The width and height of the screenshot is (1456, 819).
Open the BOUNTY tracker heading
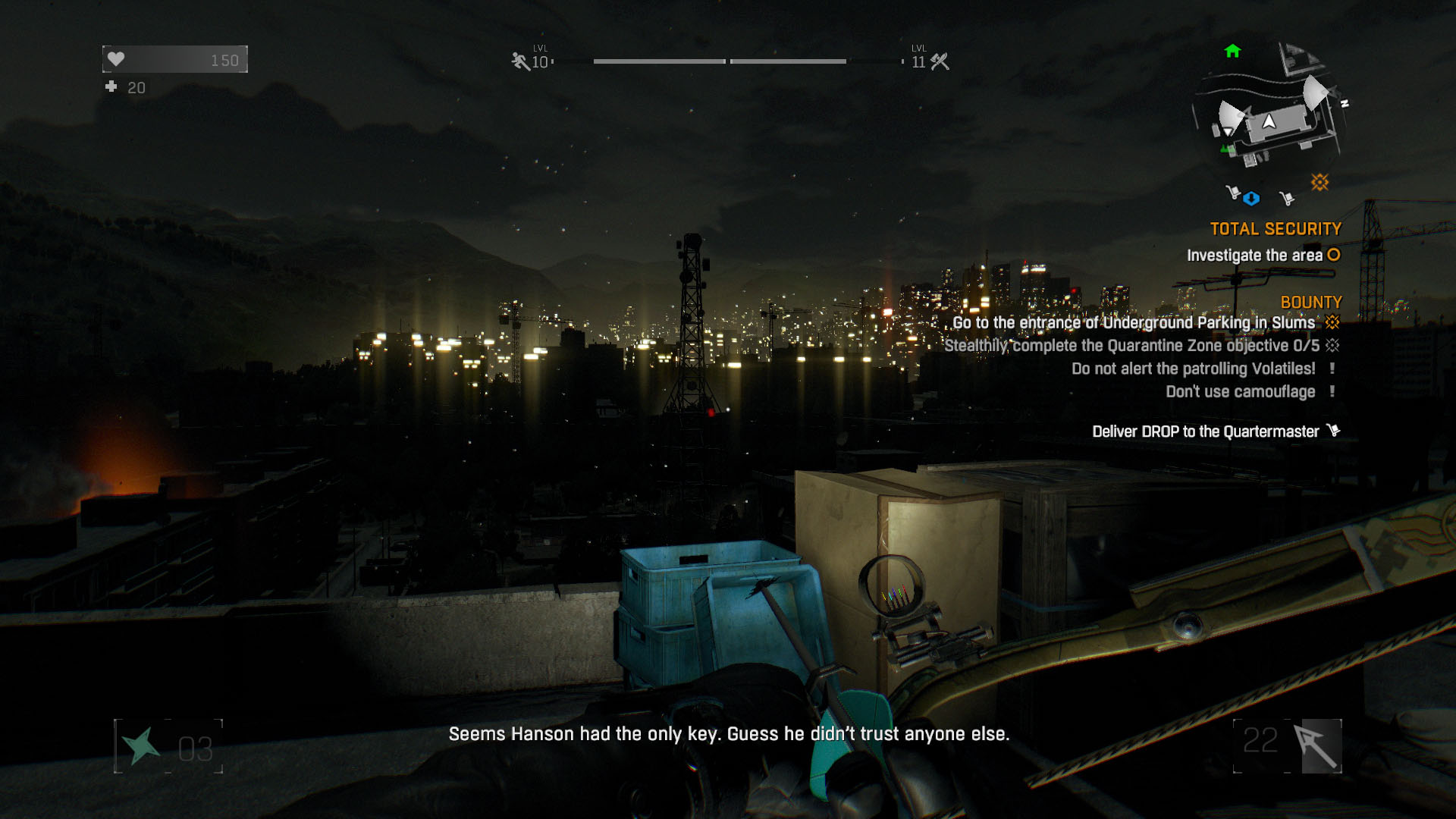point(1311,302)
